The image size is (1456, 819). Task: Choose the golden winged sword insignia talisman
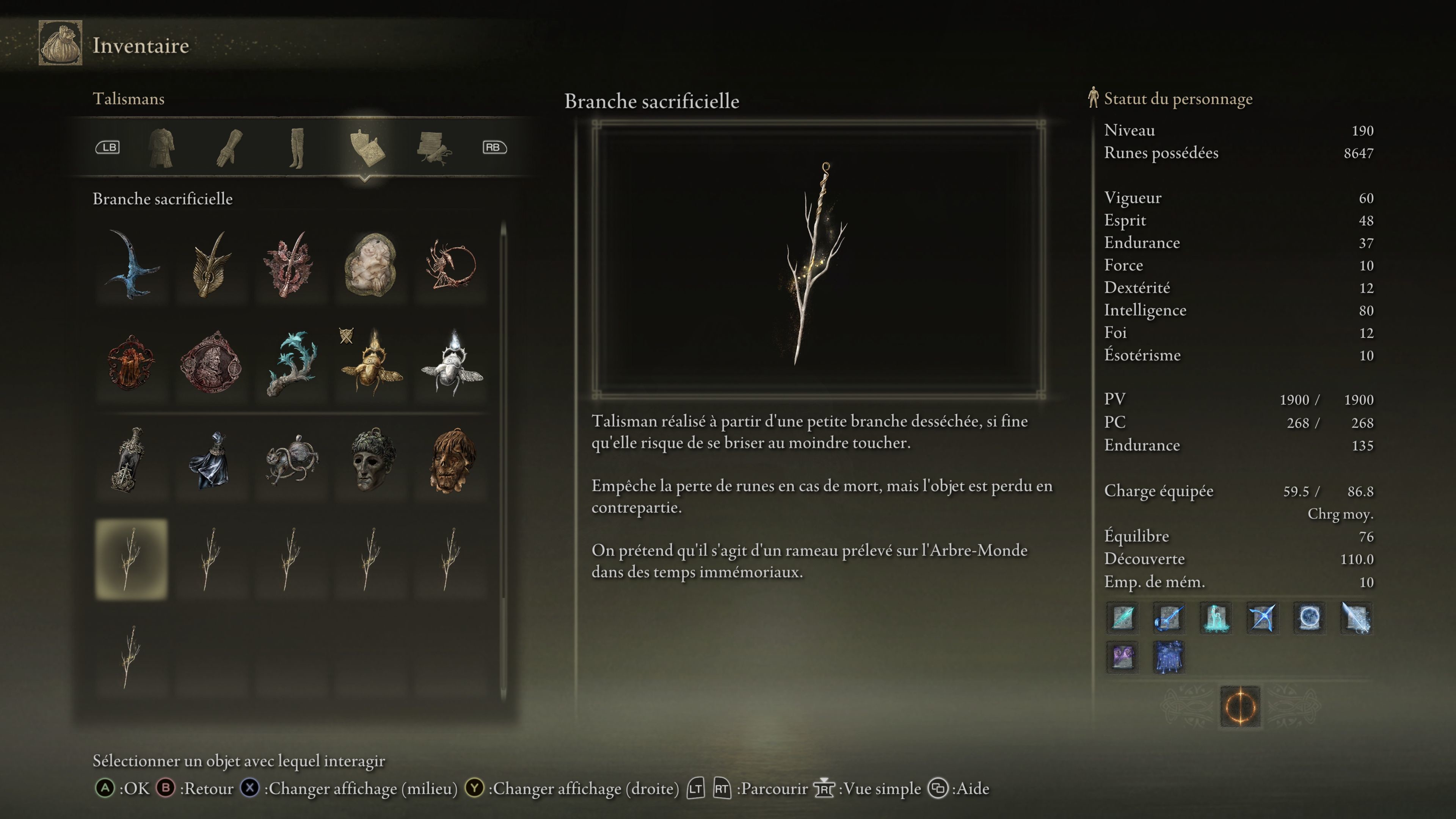[212, 265]
